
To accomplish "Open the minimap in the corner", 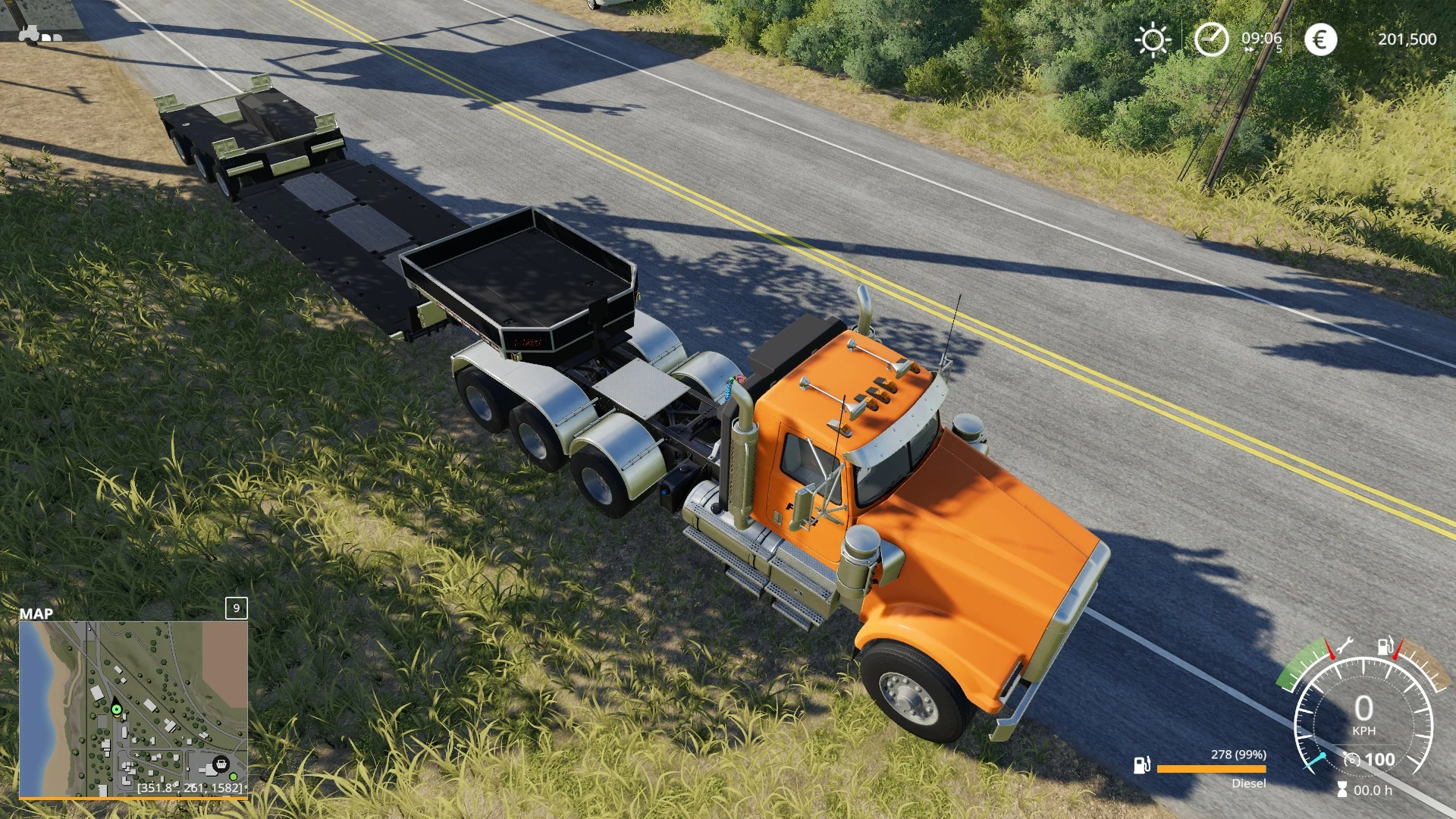I will (x=133, y=708).
